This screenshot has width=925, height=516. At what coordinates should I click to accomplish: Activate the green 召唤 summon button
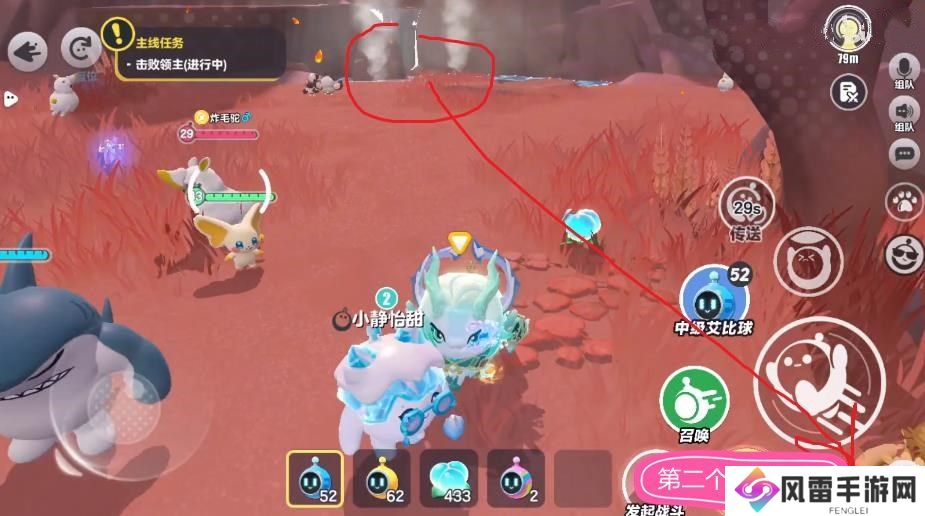point(690,401)
